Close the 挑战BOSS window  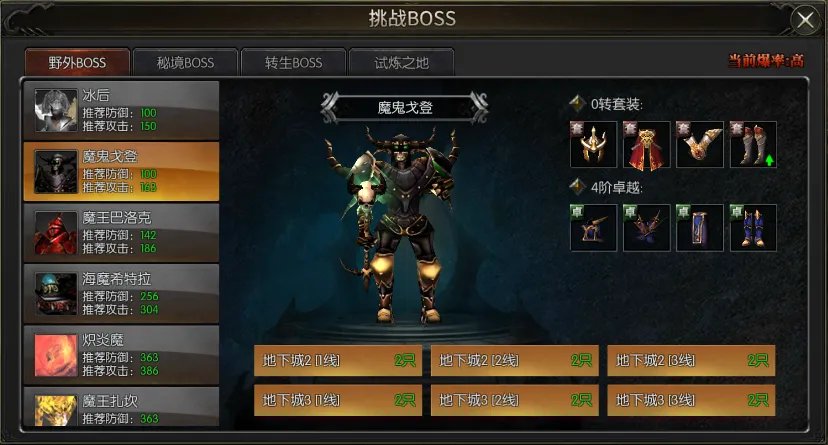804,19
